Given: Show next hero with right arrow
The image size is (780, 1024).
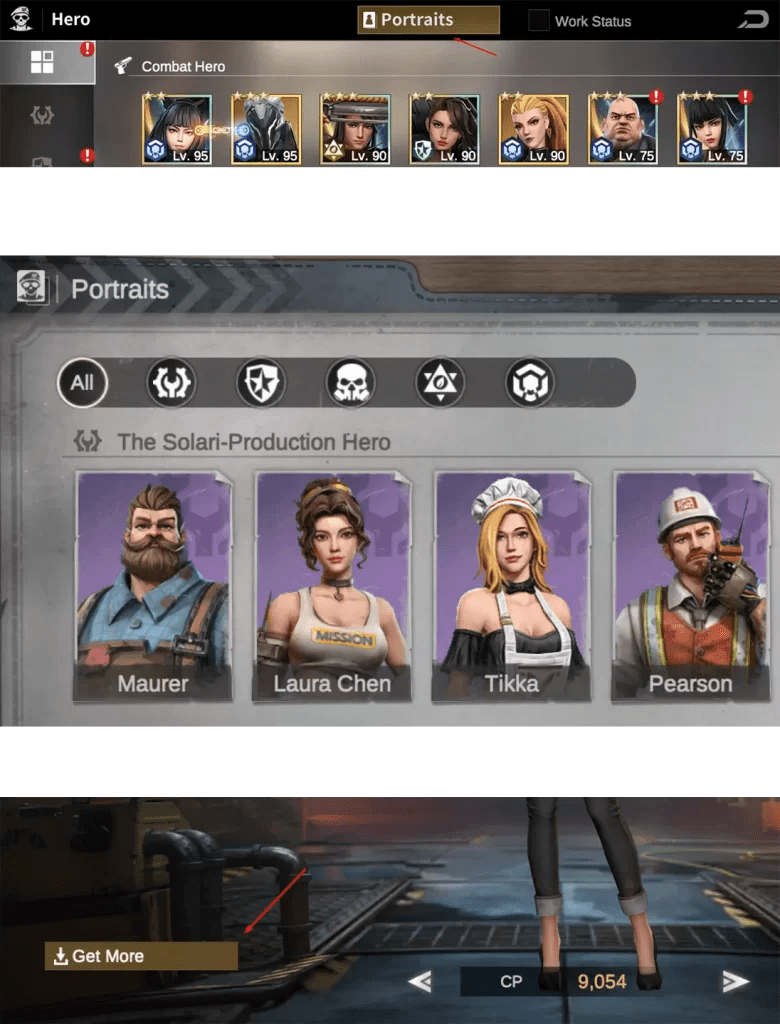Looking at the screenshot, I should pyautogui.click(x=736, y=982).
